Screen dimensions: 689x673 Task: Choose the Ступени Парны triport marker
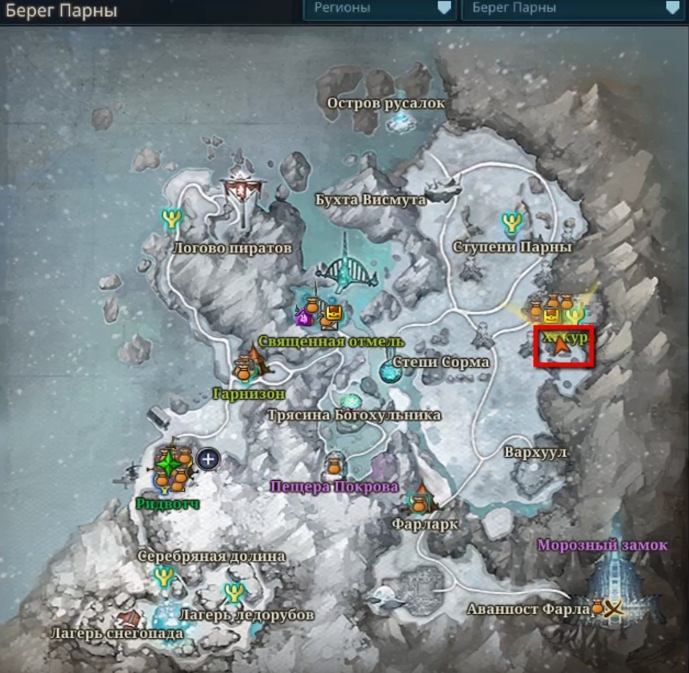[513, 222]
